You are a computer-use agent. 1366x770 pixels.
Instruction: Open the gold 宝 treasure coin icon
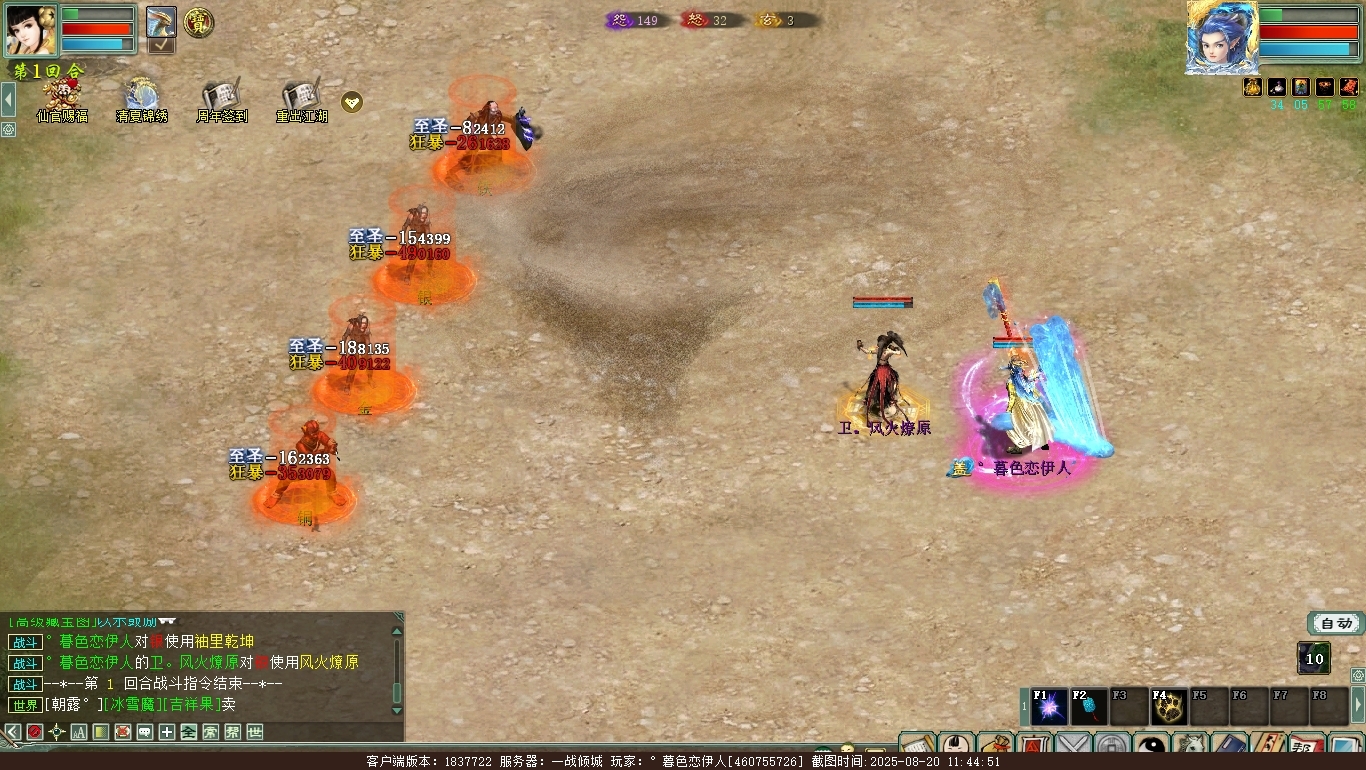[199, 22]
